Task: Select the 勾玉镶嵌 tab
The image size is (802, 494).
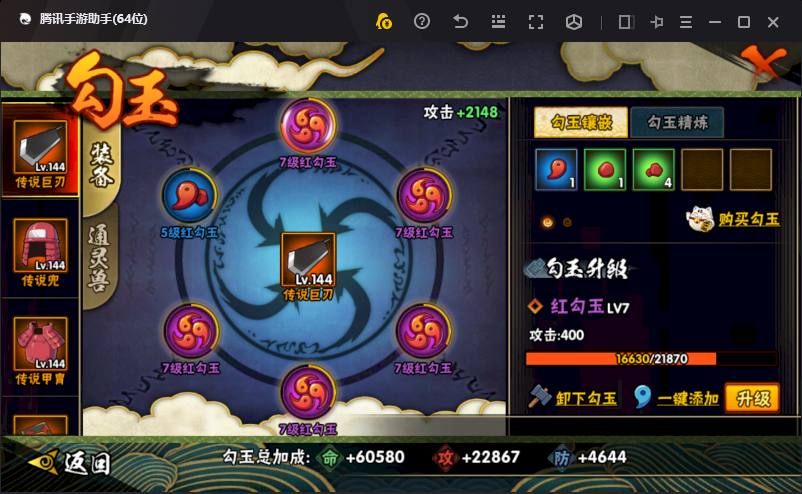Action: point(581,122)
